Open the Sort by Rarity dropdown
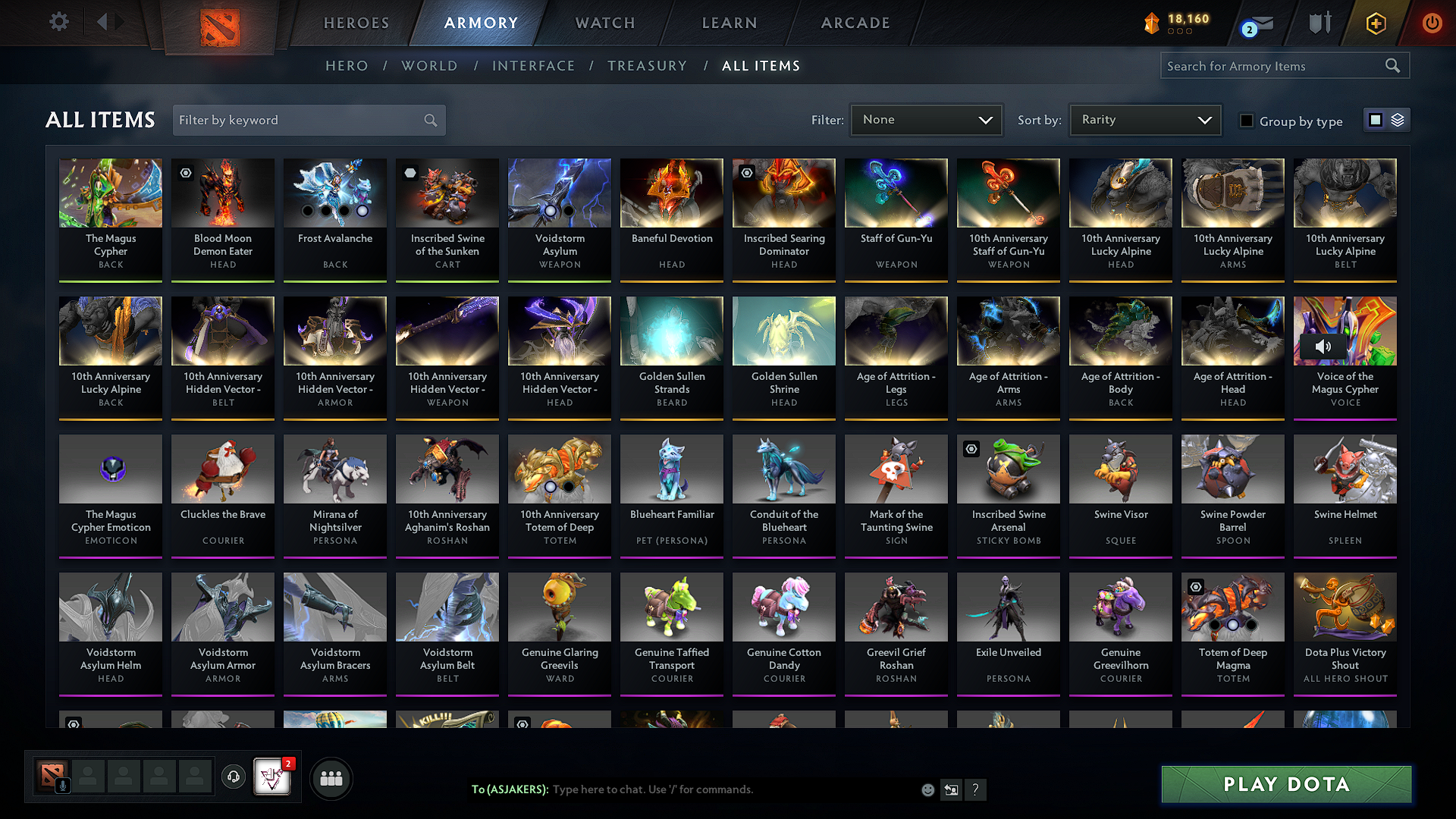The image size is (1456, 819). click(1145, 120)
